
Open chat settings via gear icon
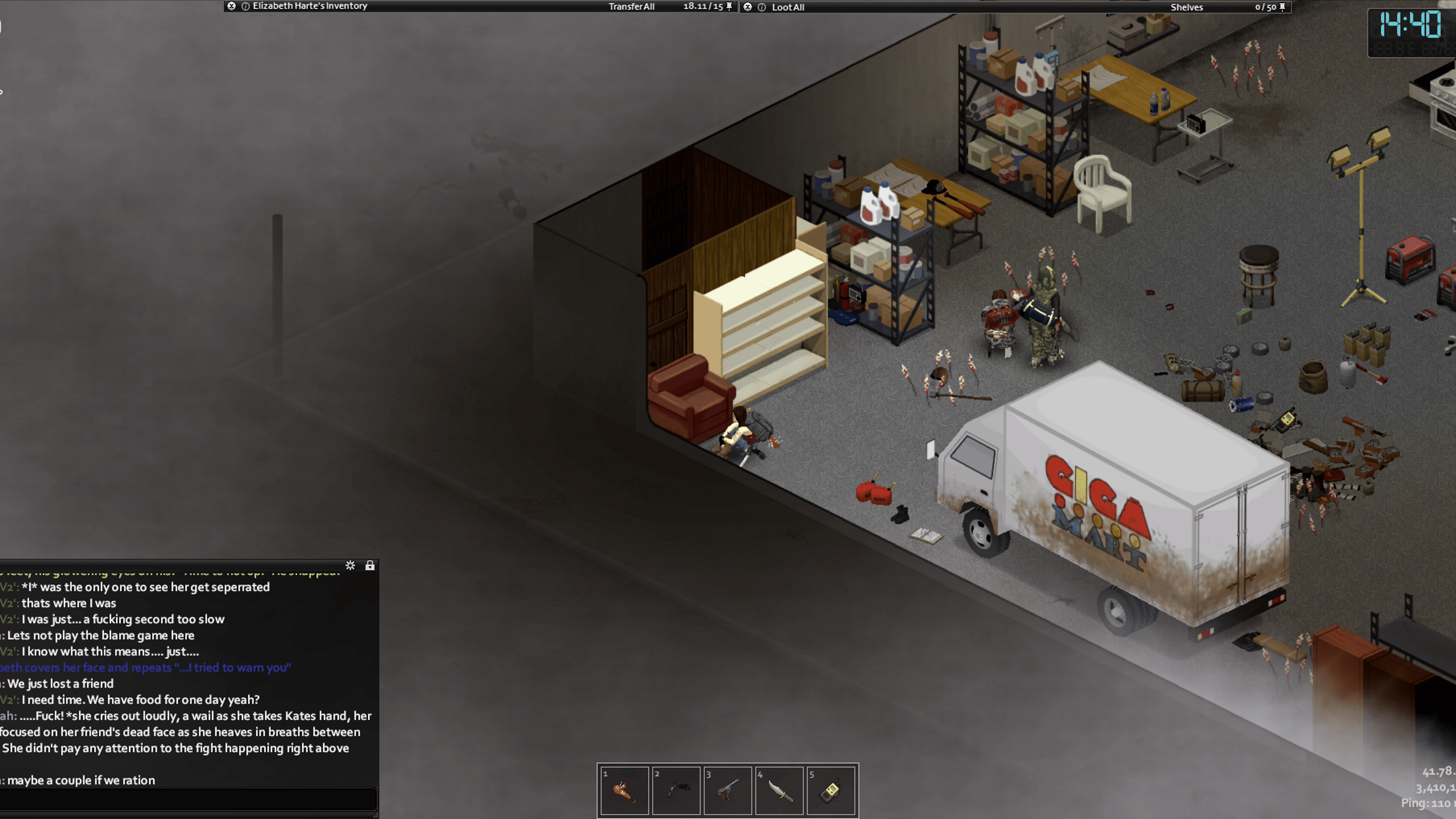(x=350, y=566)
